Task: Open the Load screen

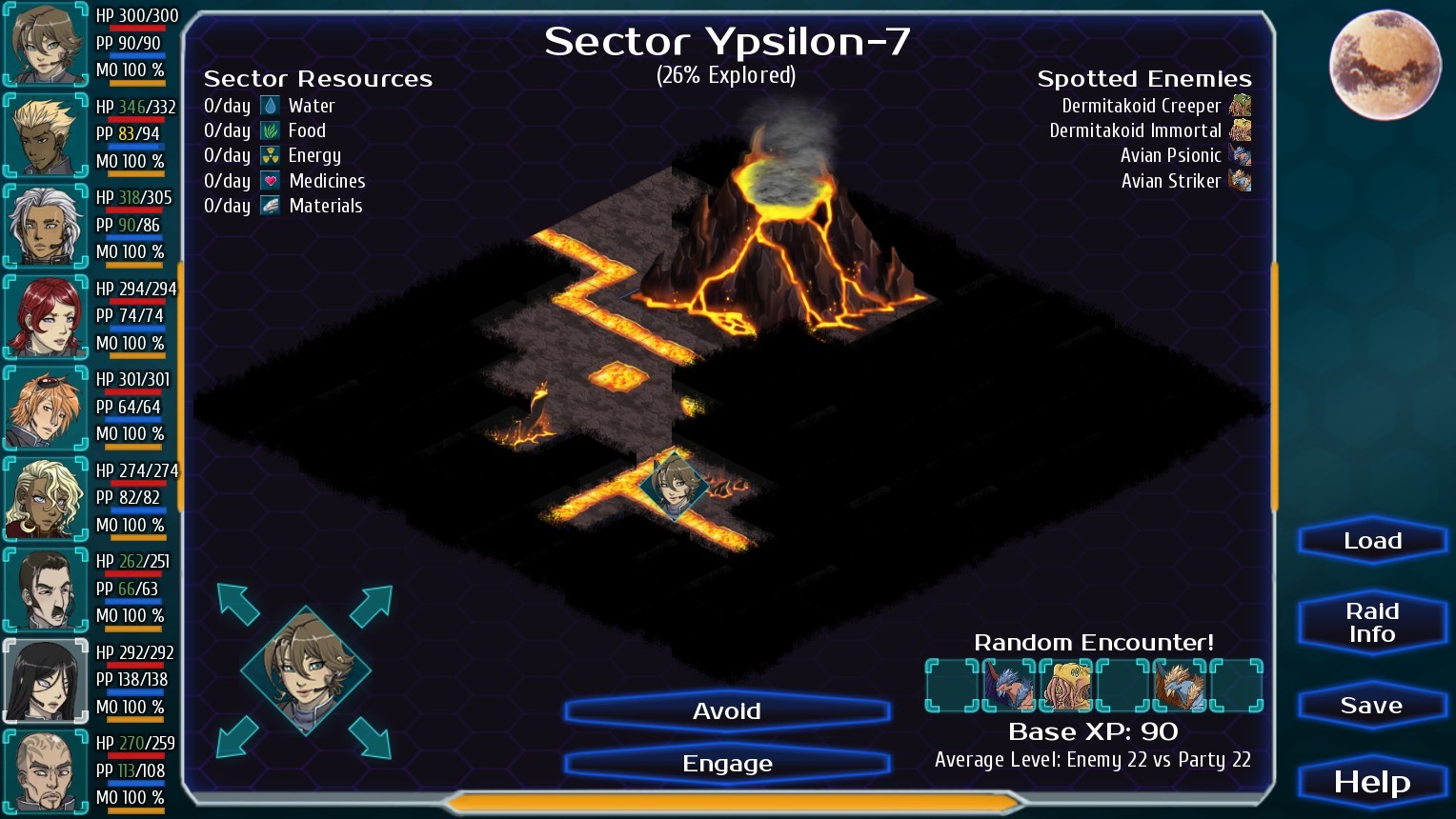Action: pos(1371,540)
